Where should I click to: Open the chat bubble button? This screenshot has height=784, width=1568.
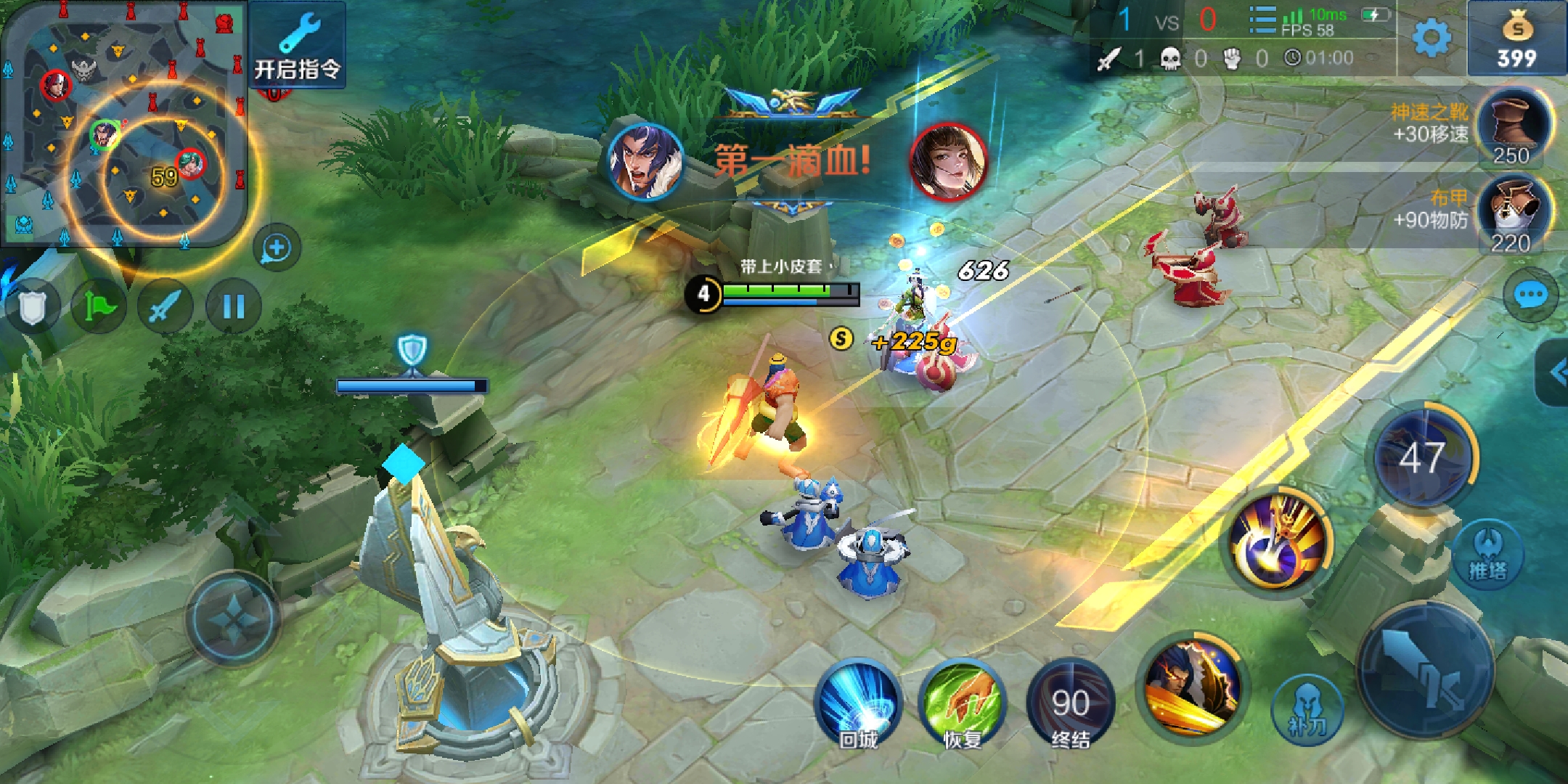tap(1530, 295)
